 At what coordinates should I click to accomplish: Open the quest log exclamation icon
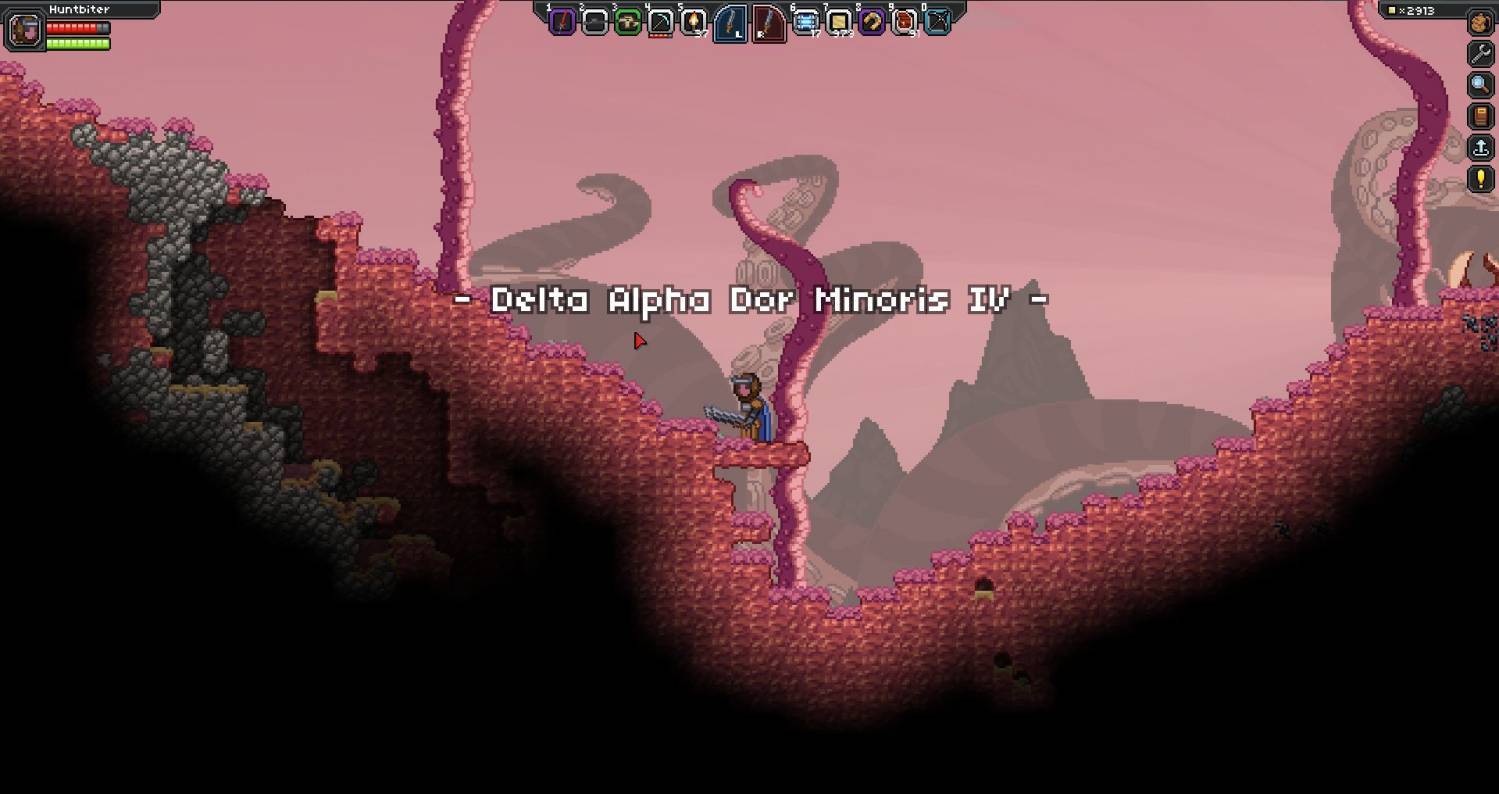click(x=1480, y=179)
